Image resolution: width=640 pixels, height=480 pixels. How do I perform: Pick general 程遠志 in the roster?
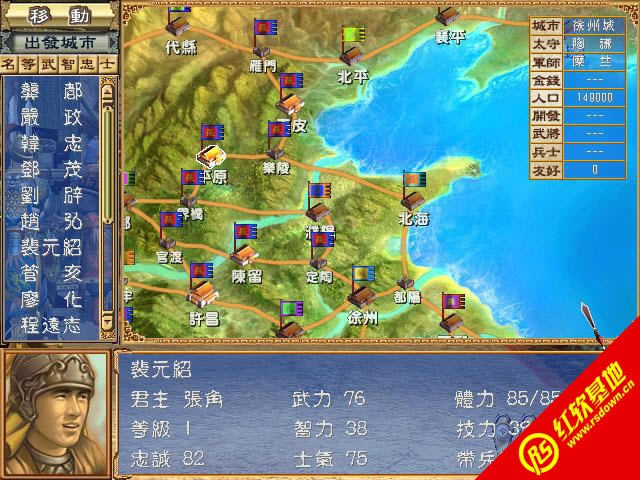[52, 324]
